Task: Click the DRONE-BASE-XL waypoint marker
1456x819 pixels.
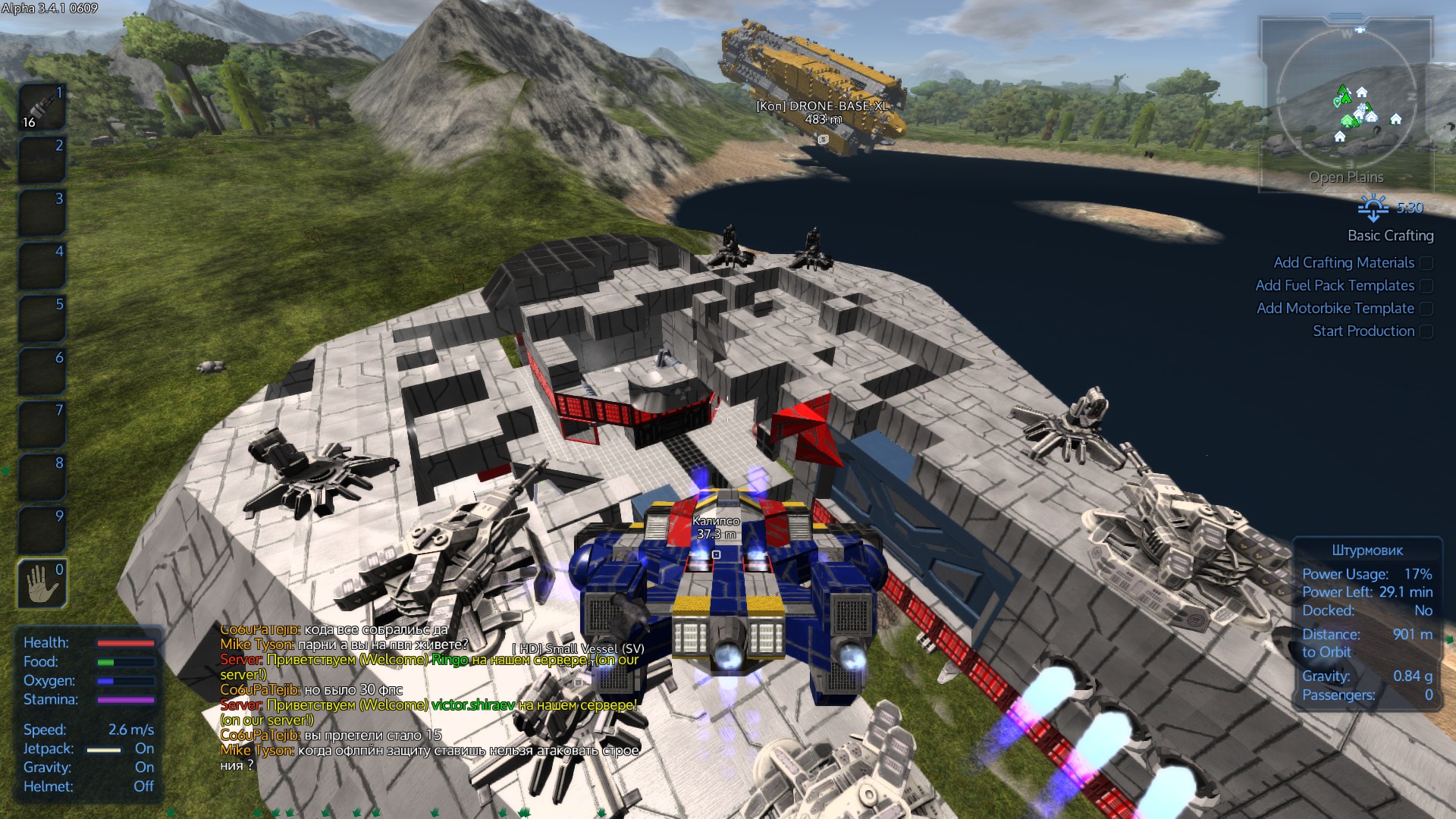Action: [x=823, y=140]
